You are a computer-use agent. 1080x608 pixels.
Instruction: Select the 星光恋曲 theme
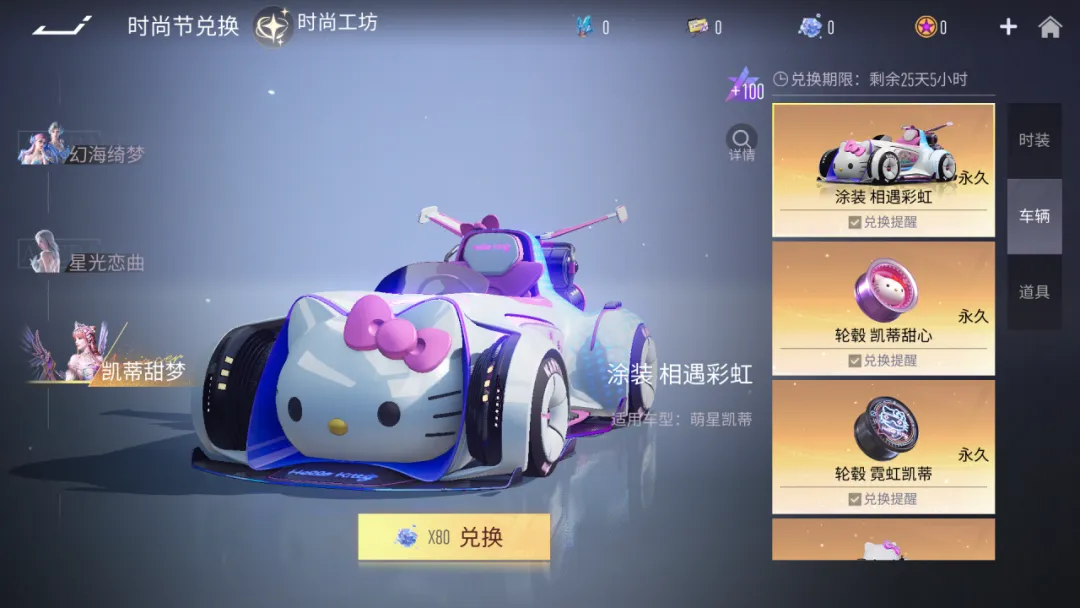click(x=88, y=258)
